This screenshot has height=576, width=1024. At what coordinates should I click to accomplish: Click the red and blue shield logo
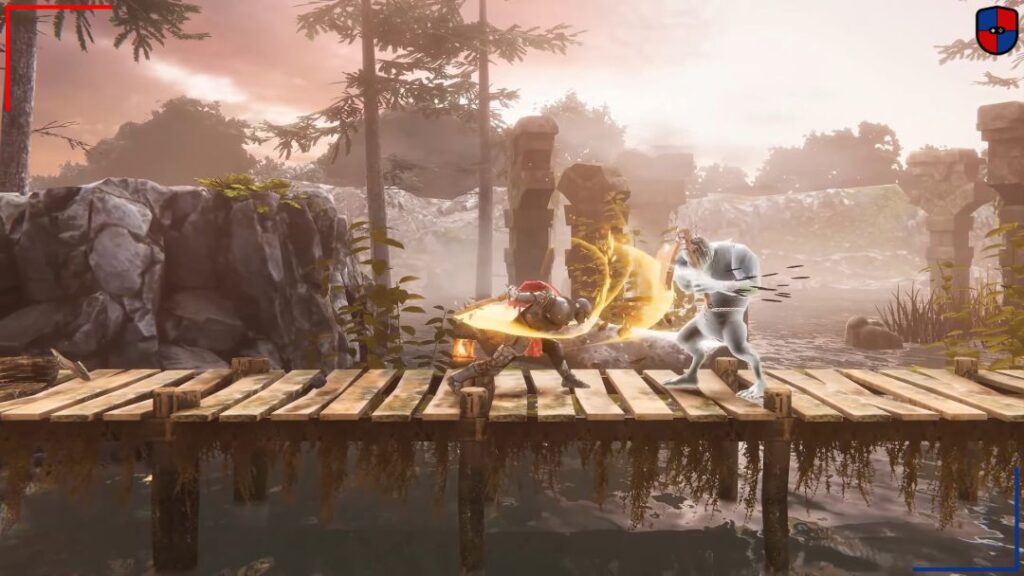click(x=996, y=30)
